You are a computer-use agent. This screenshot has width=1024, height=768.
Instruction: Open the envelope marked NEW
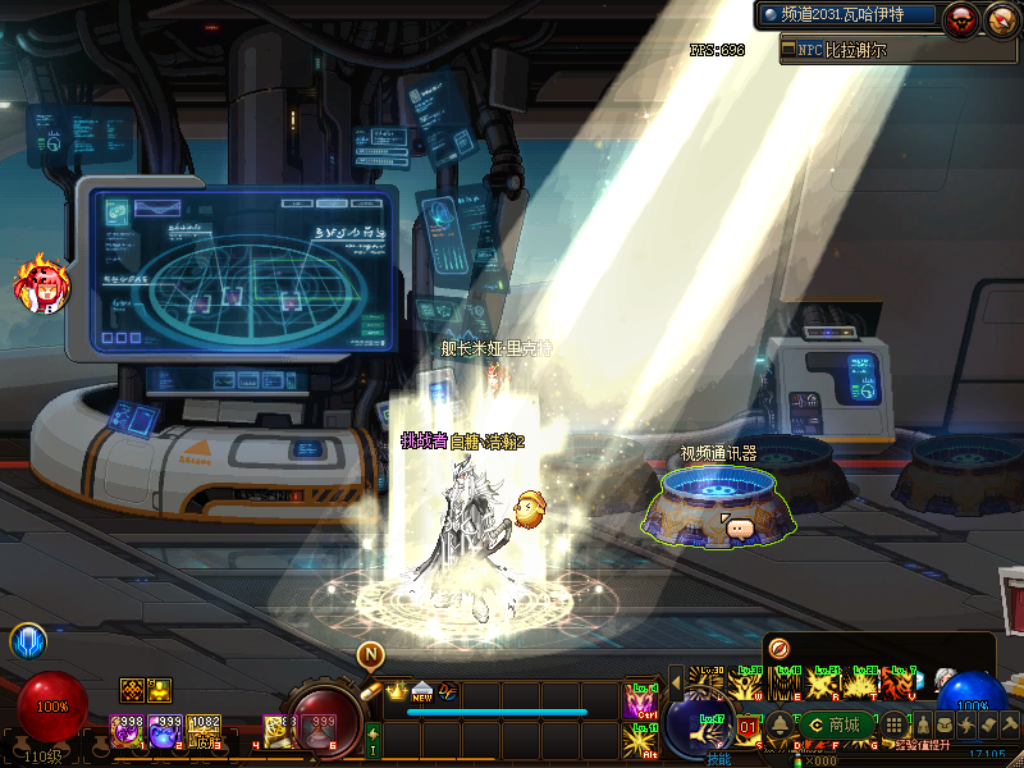(x=421, y=691)
